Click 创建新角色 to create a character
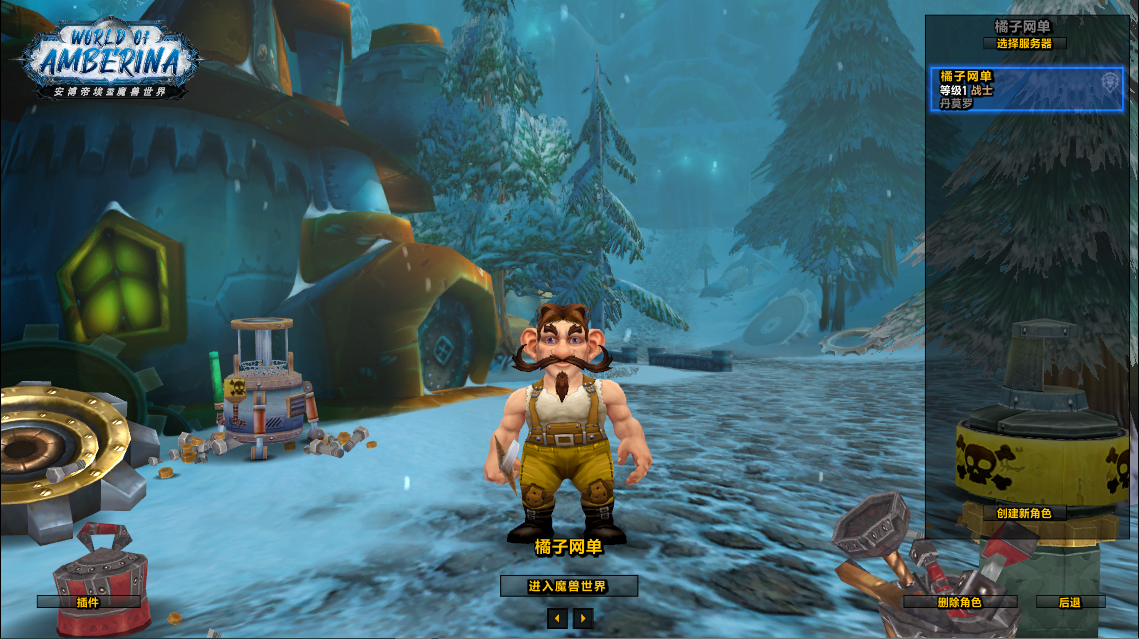 pos(1024,513)
